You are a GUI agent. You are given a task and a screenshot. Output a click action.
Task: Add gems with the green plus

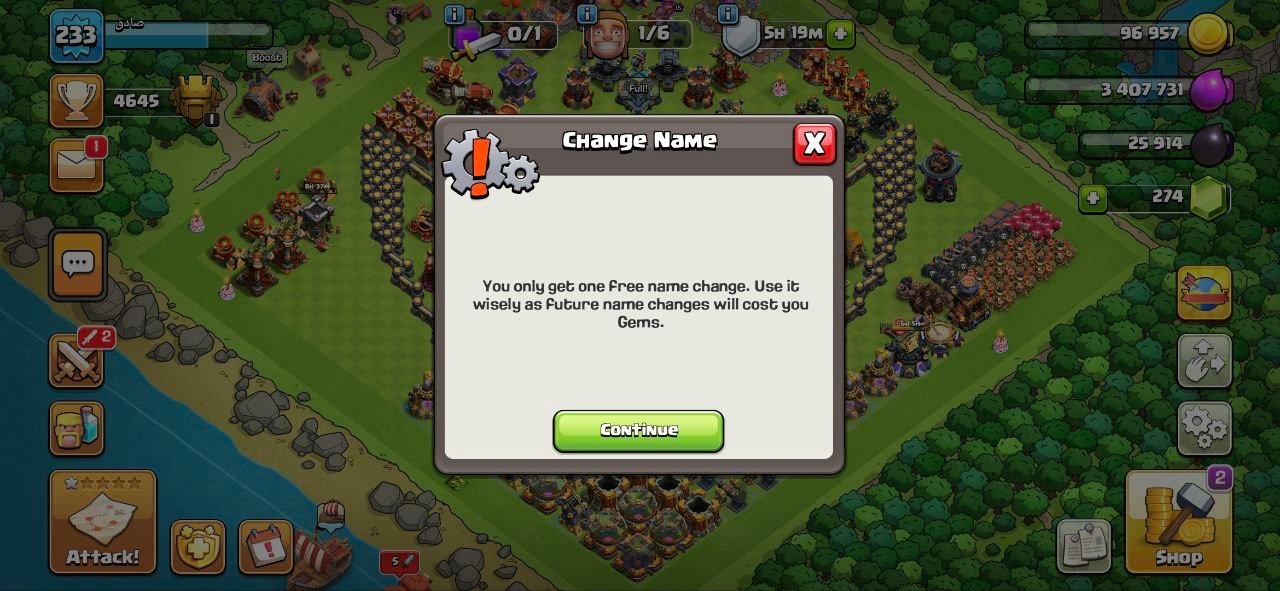[x=1093, y=198]
